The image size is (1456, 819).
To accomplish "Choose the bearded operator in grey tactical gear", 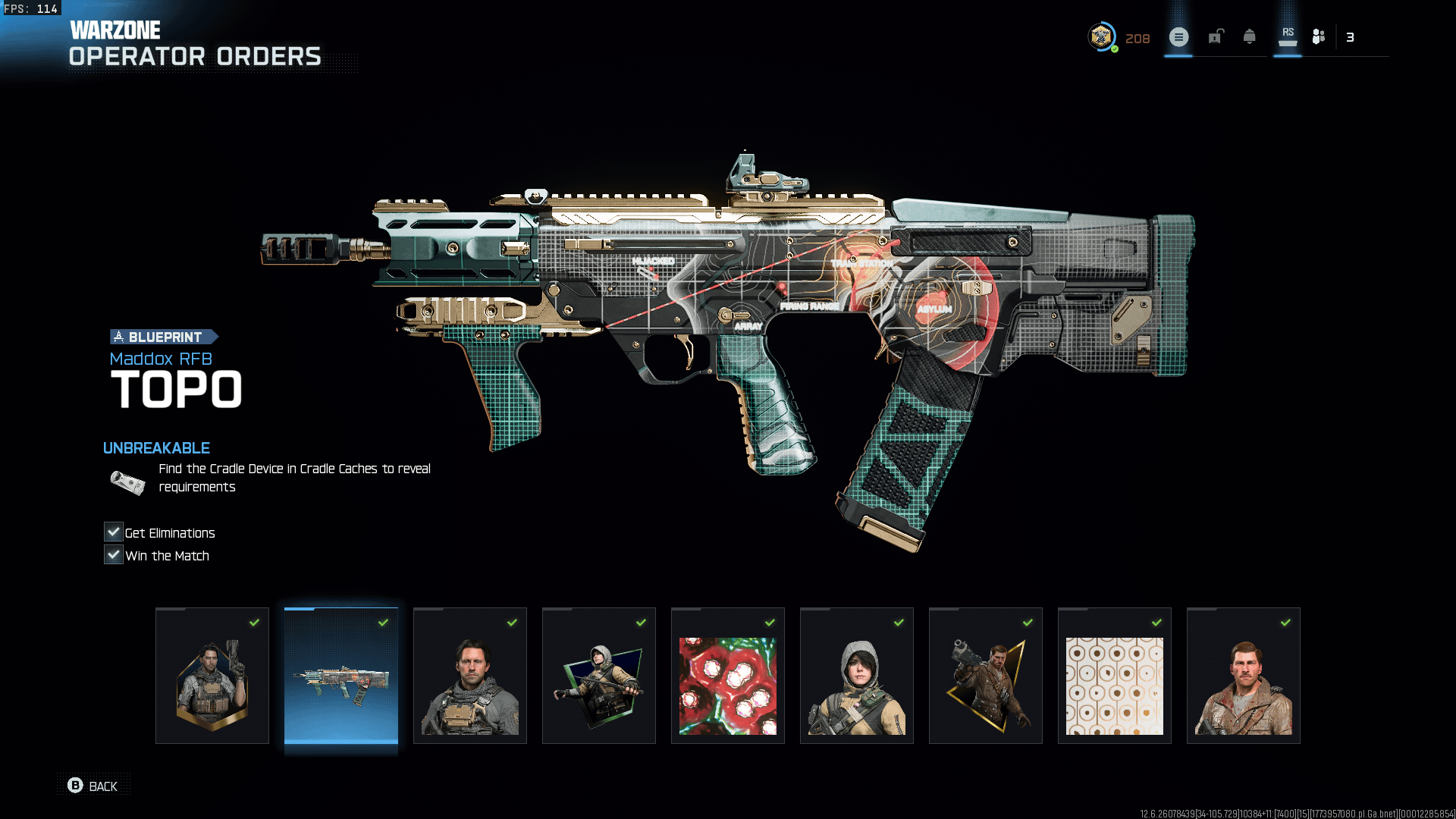I will pyautogui.click(x=470, y=675).
